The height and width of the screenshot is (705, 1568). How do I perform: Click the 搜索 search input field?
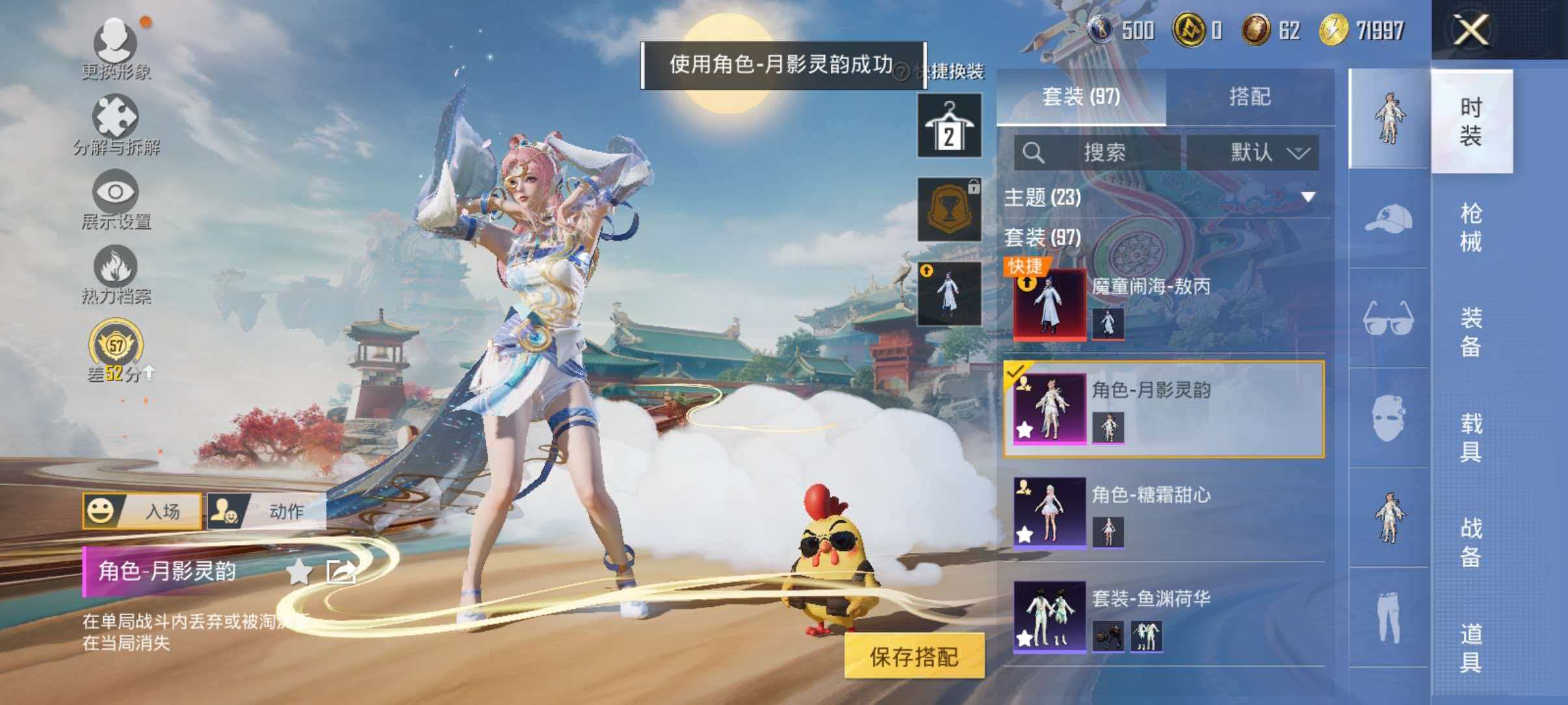(x=1105, y=153)
